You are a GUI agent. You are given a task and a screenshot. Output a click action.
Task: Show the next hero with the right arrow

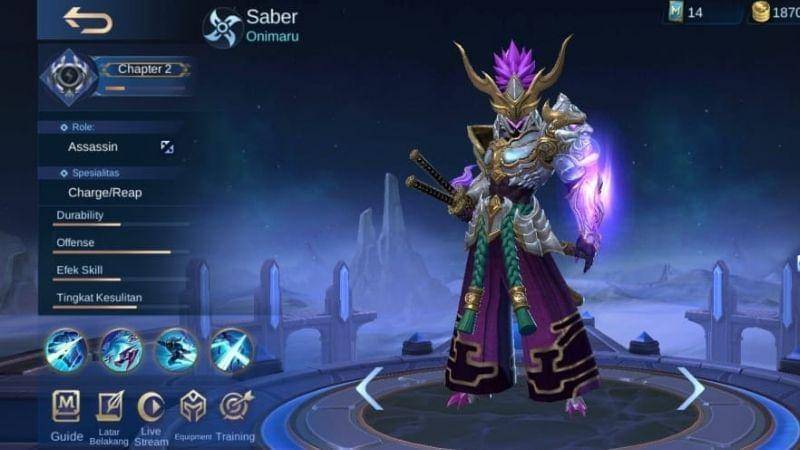690,389
